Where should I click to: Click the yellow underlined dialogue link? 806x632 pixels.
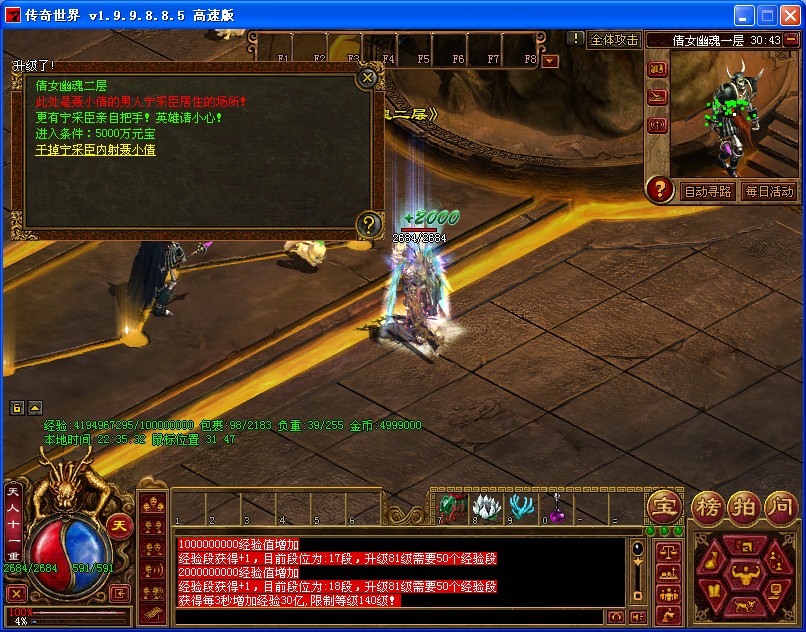coord(96,150)
